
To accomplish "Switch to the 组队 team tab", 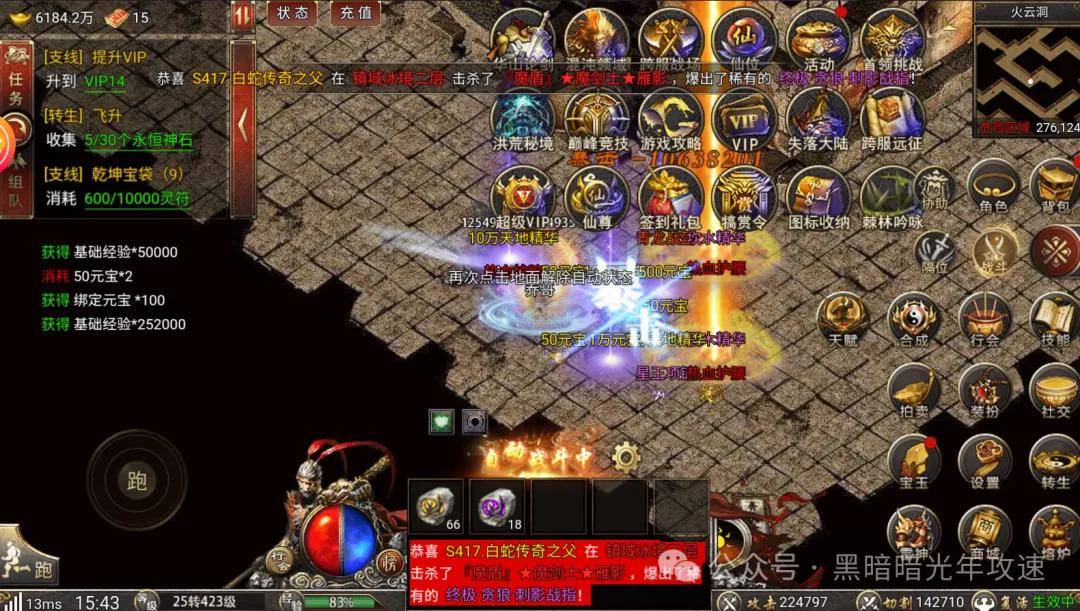I will click(16, 190).
